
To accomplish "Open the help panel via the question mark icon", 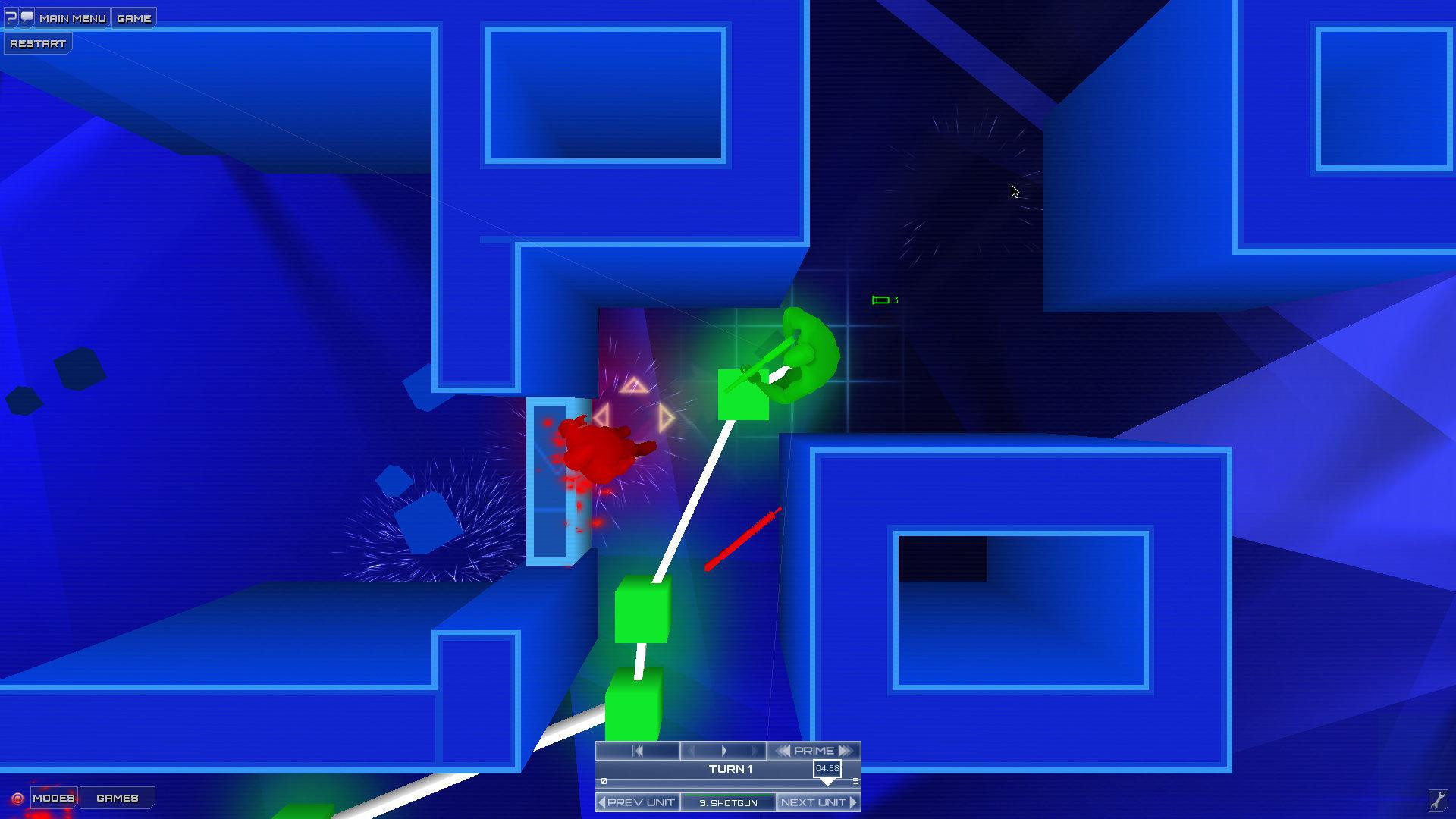I will [10, 17].
